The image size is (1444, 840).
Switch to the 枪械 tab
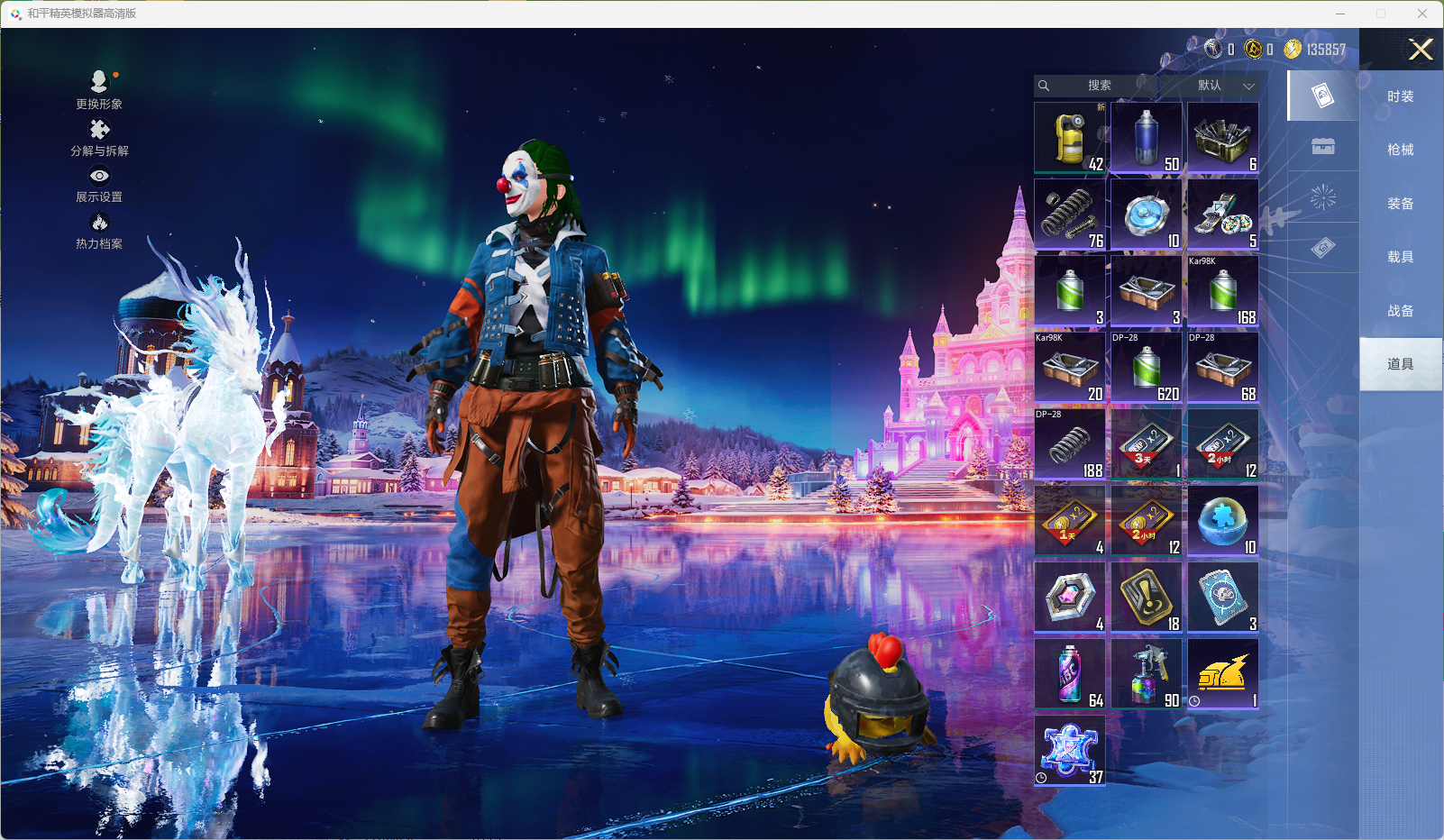pos(1400,150)
